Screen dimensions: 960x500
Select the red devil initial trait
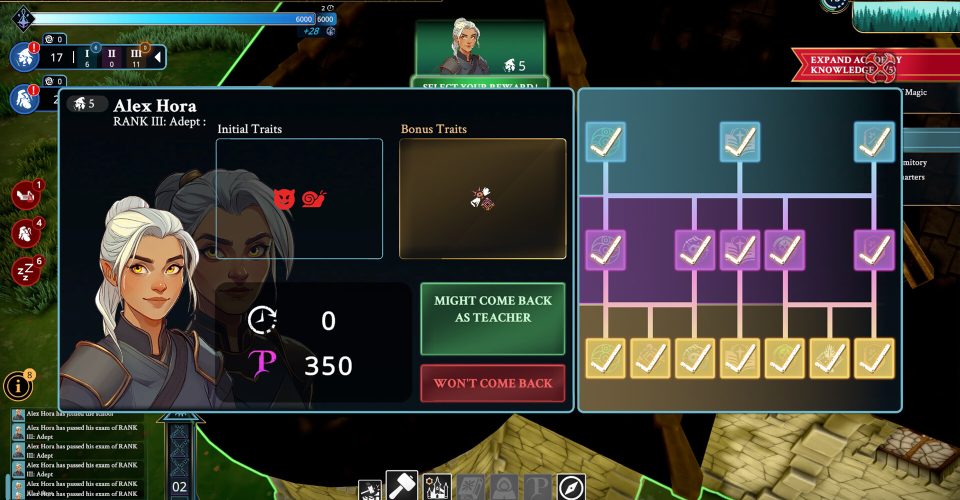[x=285, y=198]
